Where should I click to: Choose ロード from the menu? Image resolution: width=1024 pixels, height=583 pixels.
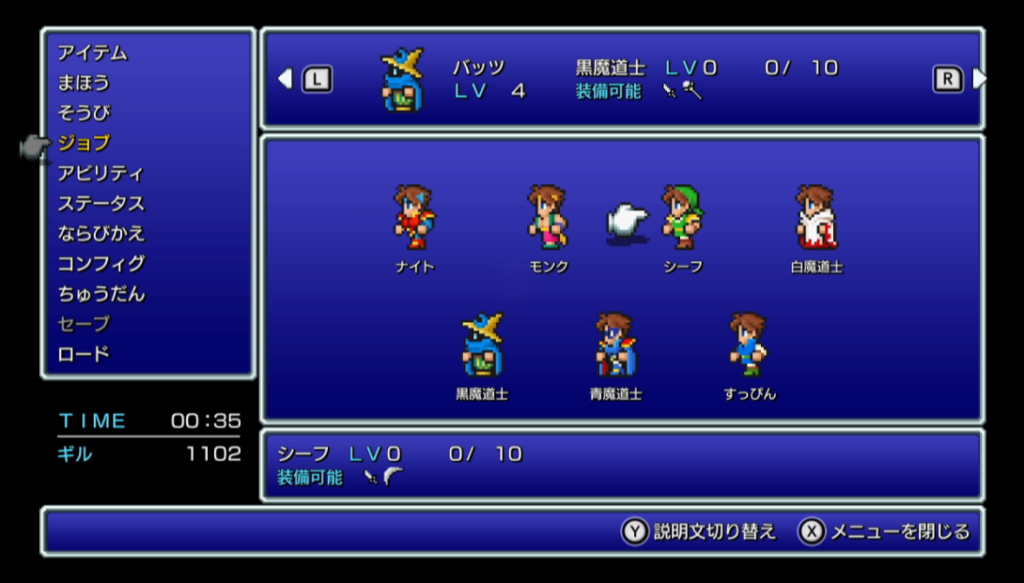tap(84, 353)
